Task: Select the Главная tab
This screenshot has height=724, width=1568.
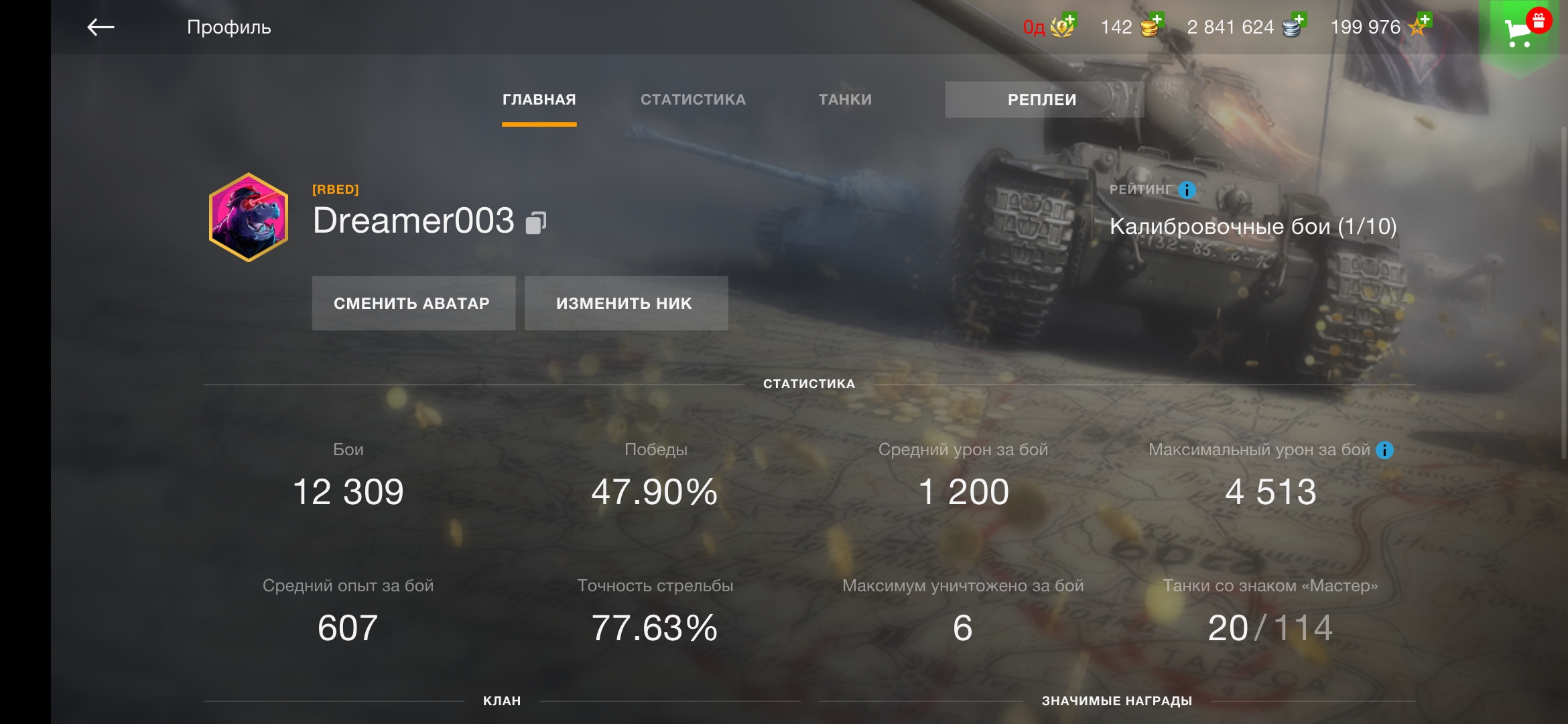Action: pyautogui.click(x=539, y=100)
